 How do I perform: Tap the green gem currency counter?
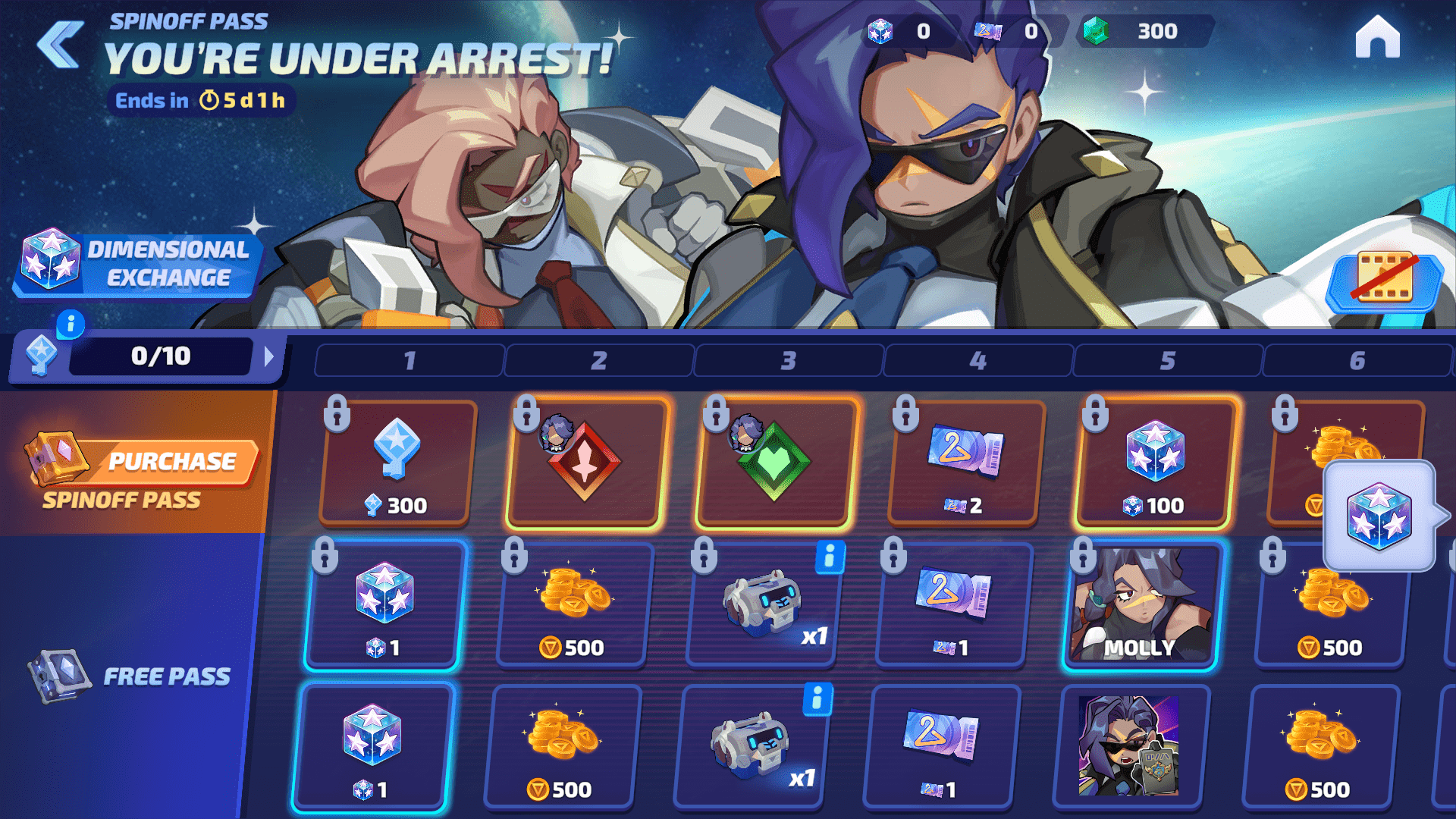pos(1144,32)
